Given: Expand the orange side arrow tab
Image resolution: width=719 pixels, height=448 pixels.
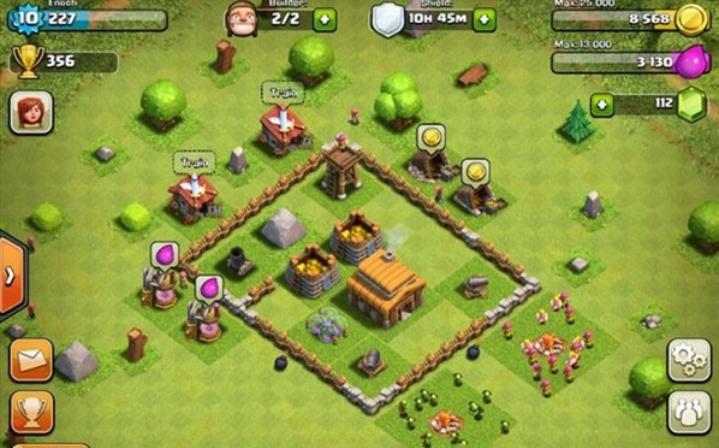Looking at the screenshot, I should click(10, 276).
